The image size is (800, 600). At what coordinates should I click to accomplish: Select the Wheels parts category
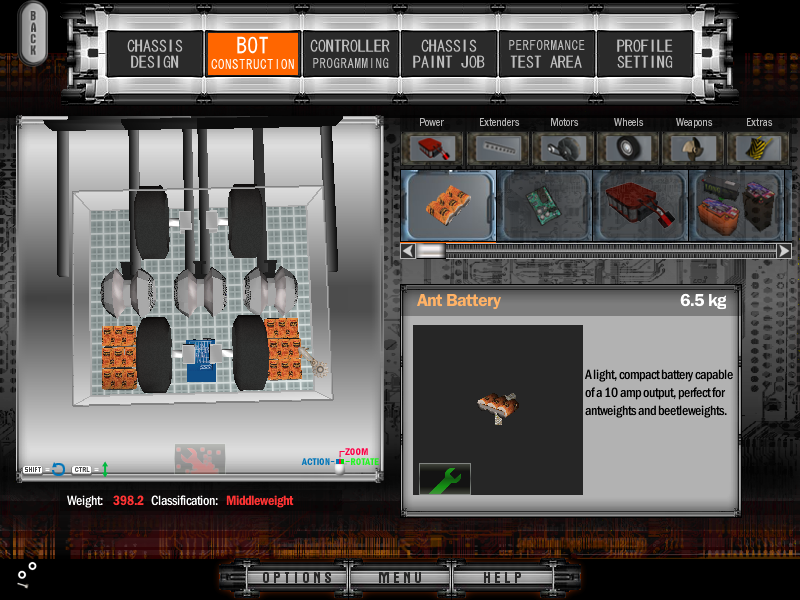coord(629,148)
